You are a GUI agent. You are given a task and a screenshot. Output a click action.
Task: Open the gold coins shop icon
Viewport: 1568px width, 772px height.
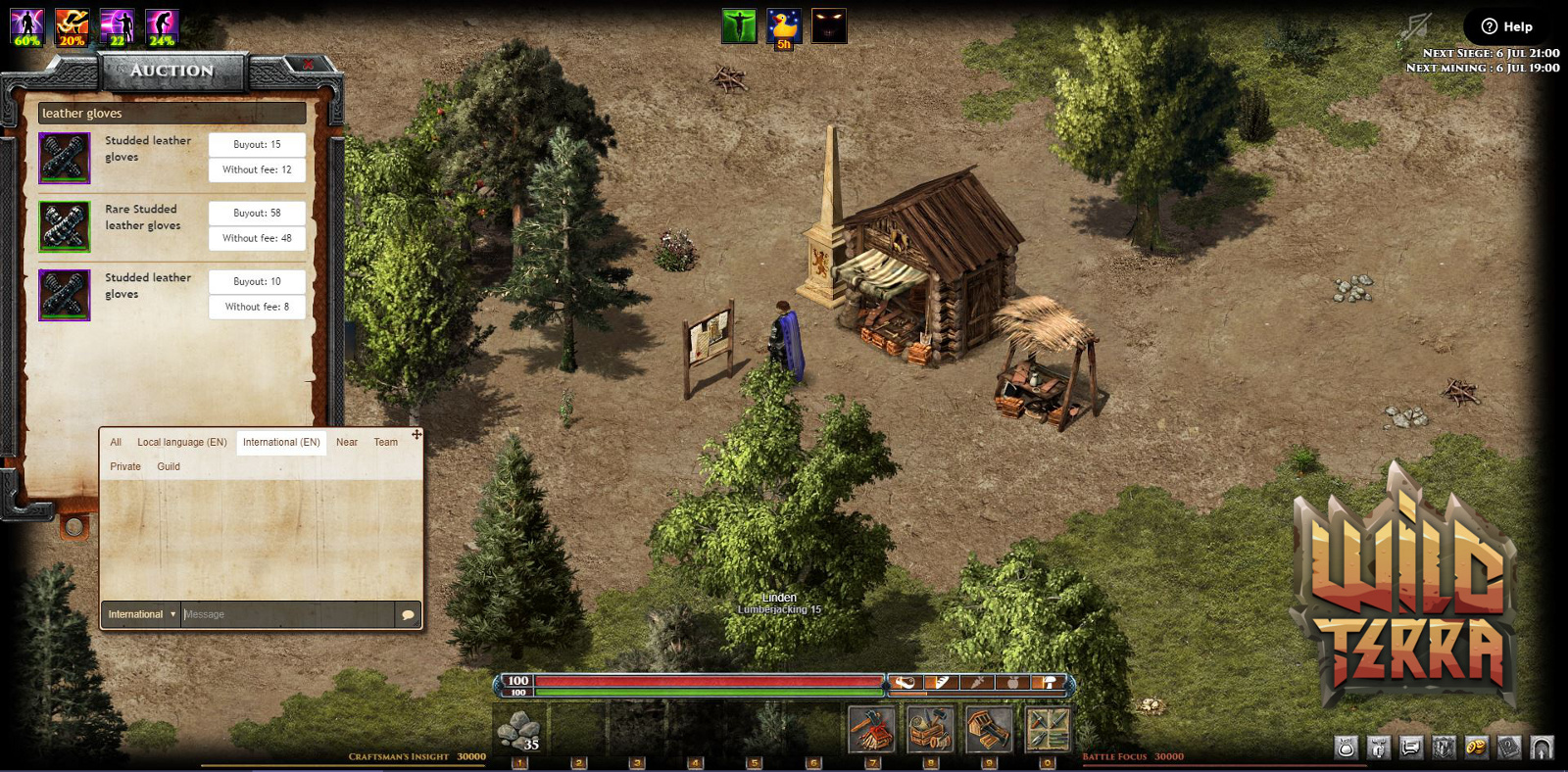(x=1476, y=748)
